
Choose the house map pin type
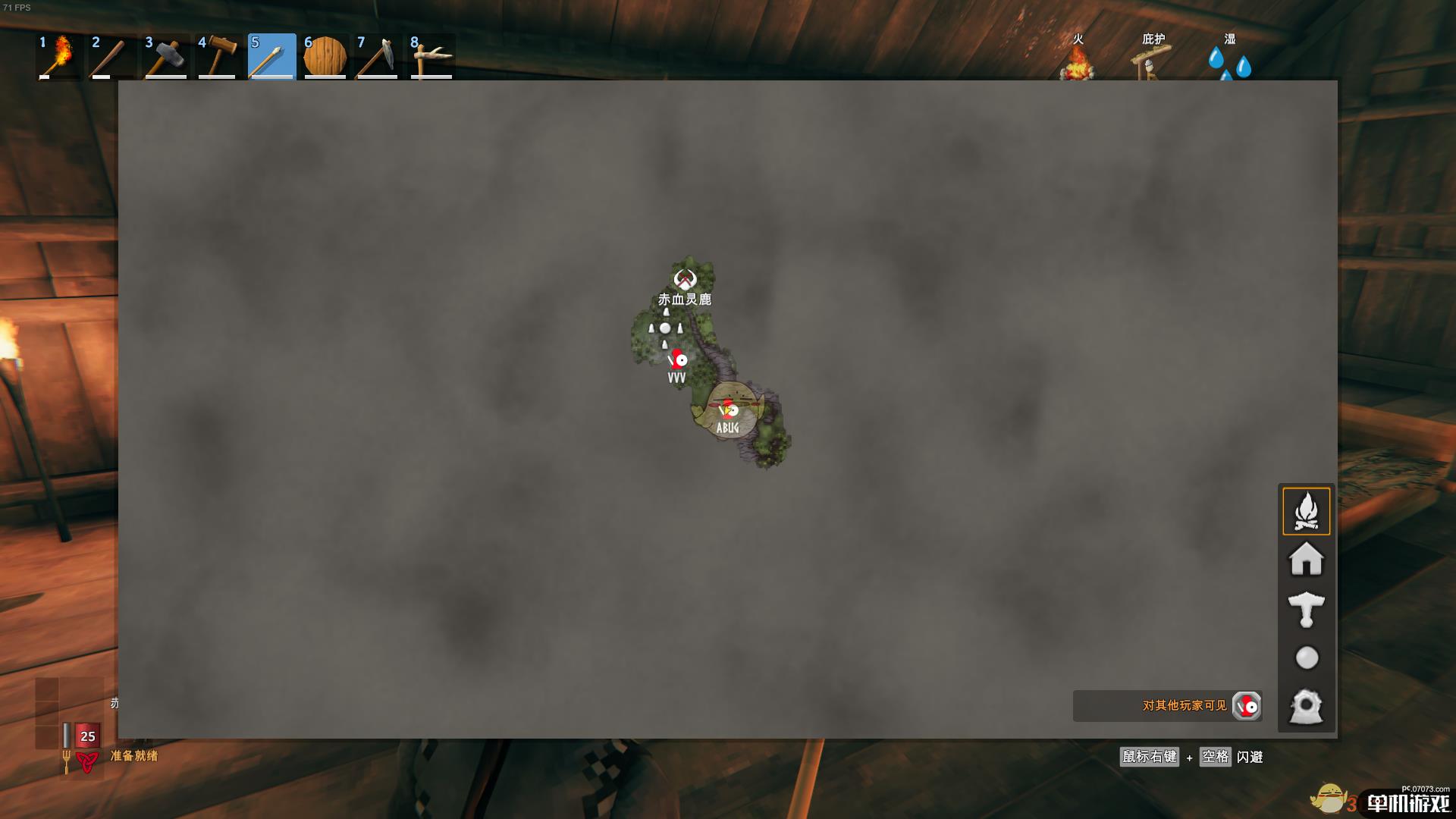click(1306, 560)
